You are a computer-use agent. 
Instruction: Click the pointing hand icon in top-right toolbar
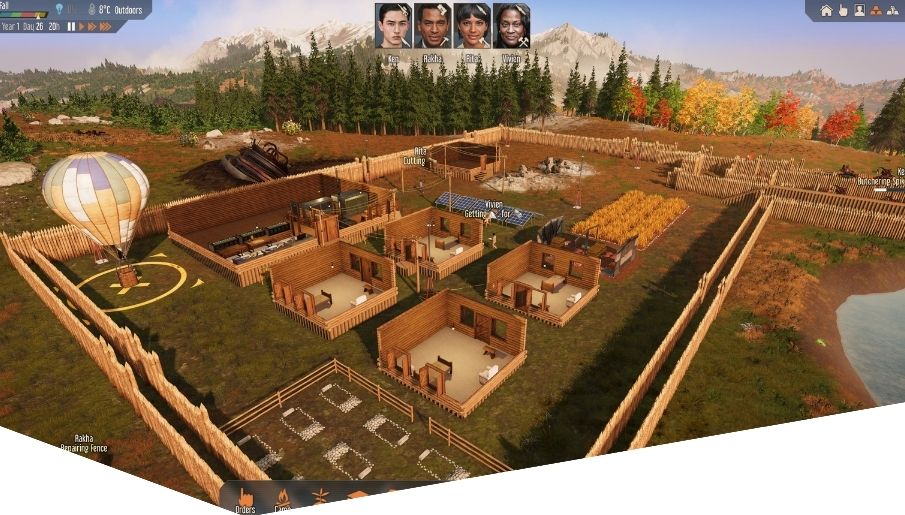point(843,11)
